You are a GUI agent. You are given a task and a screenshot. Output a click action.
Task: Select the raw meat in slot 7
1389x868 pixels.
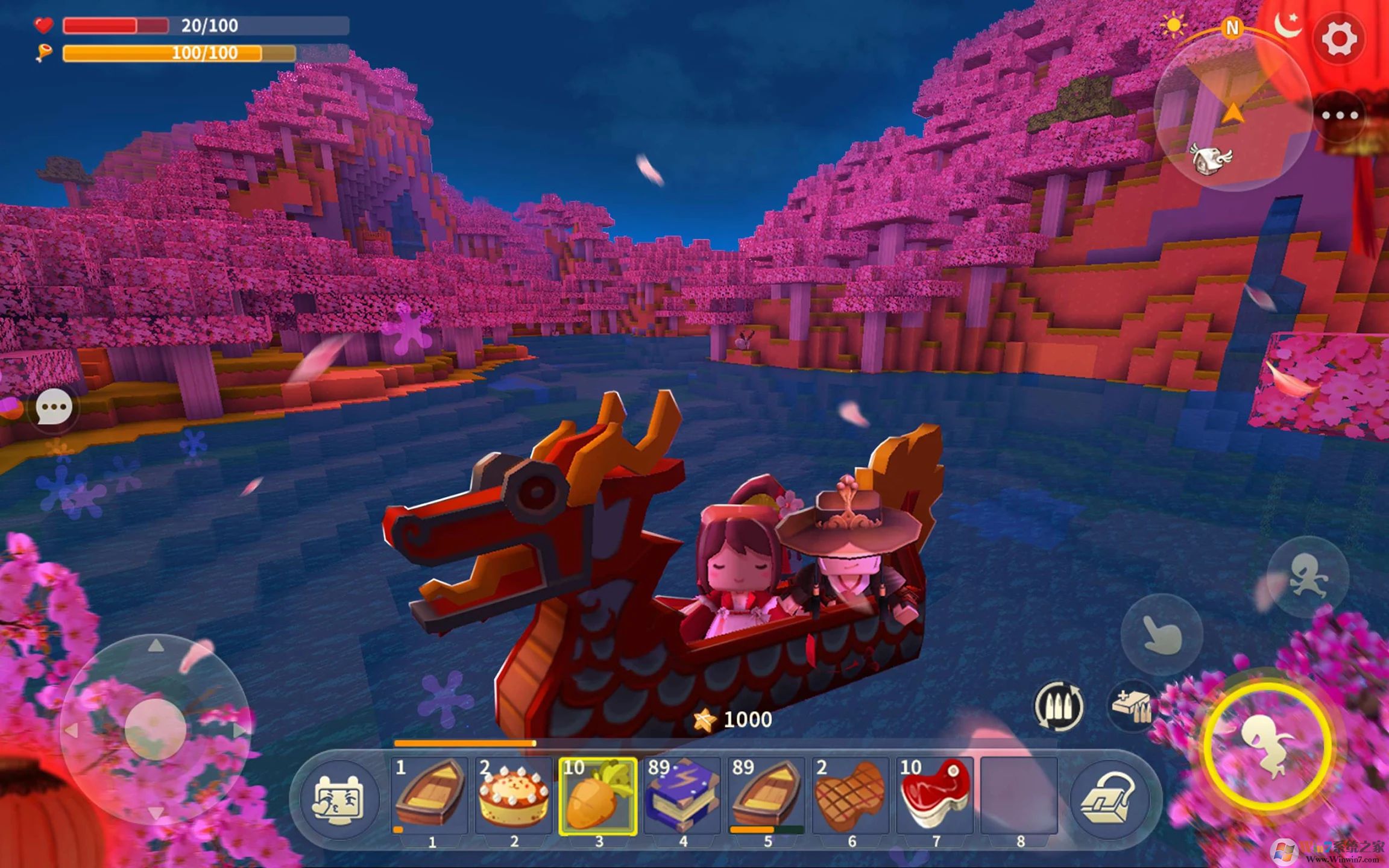coord(935,794)
